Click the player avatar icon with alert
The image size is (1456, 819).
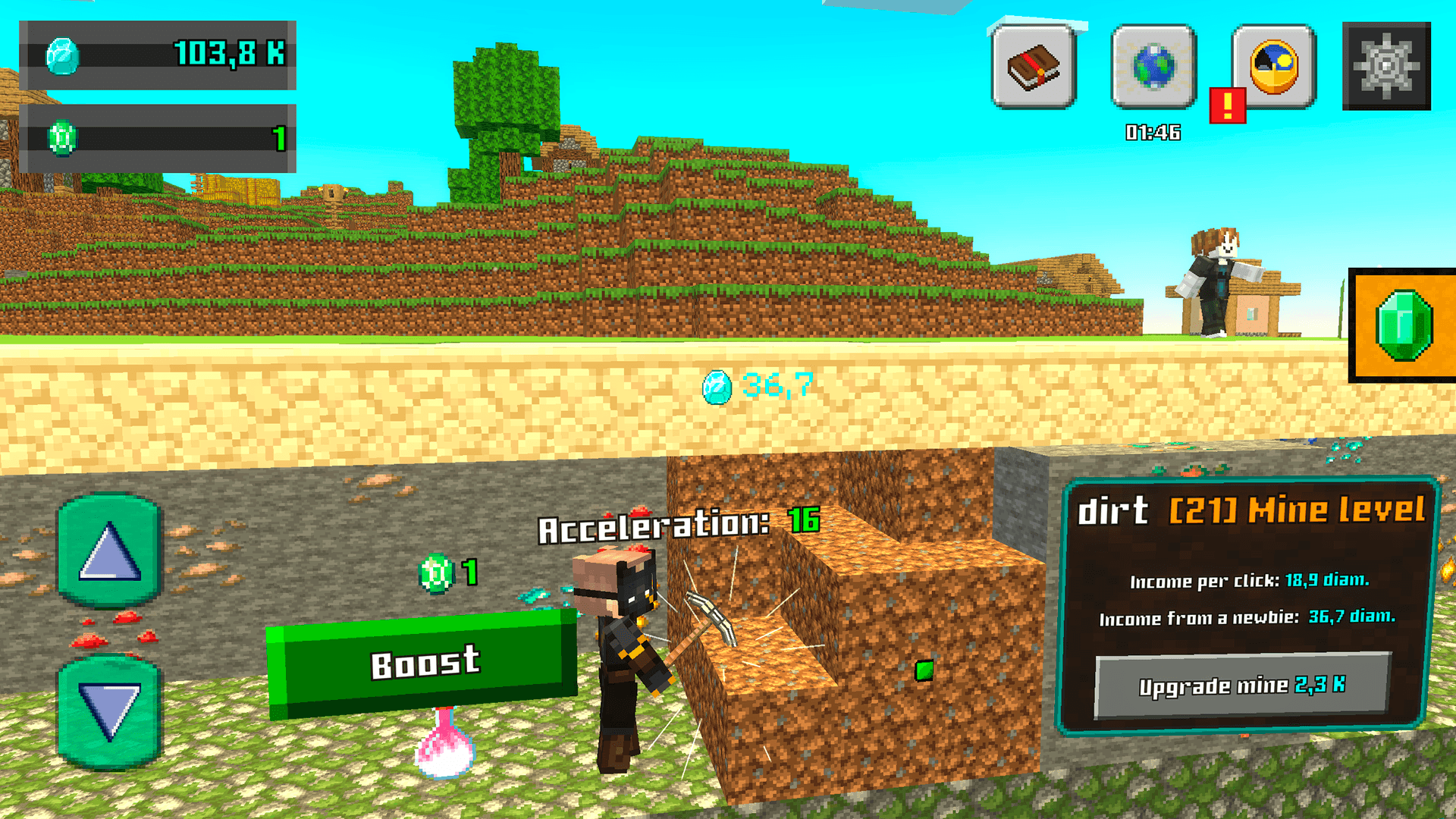pos(1272,68)
